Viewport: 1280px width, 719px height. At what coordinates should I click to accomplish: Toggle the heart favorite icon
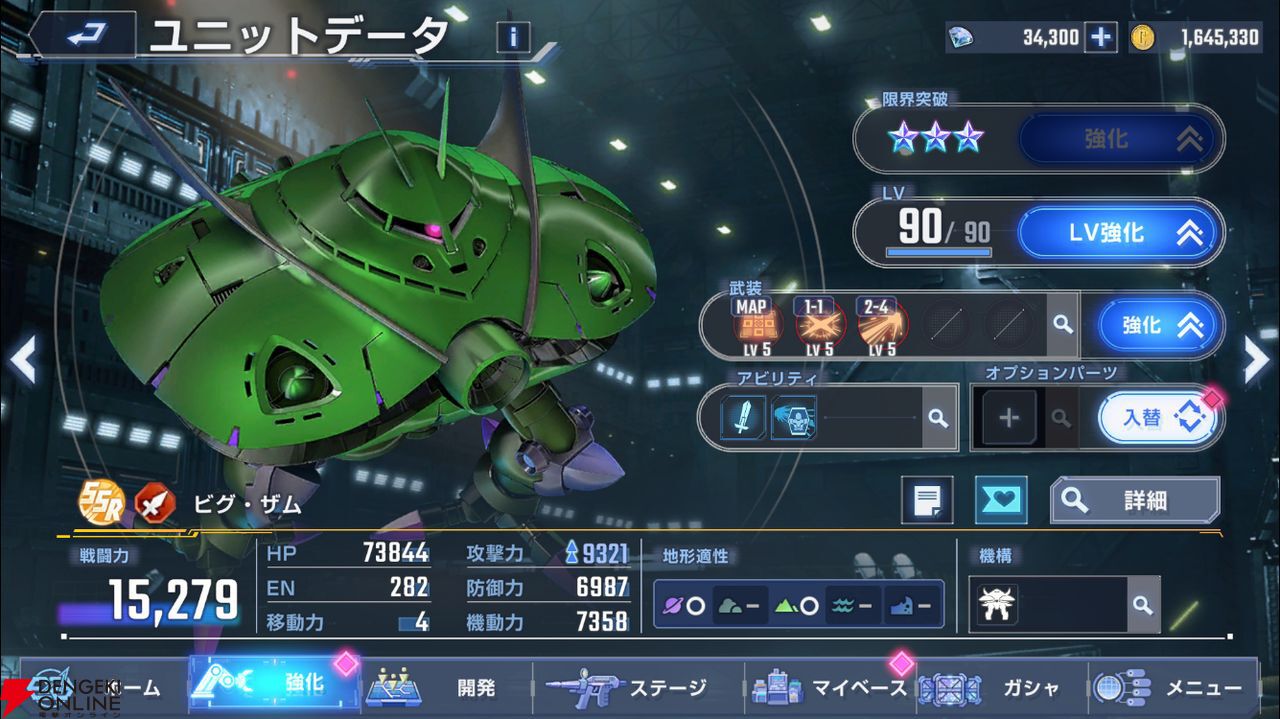pos(1000,500)
